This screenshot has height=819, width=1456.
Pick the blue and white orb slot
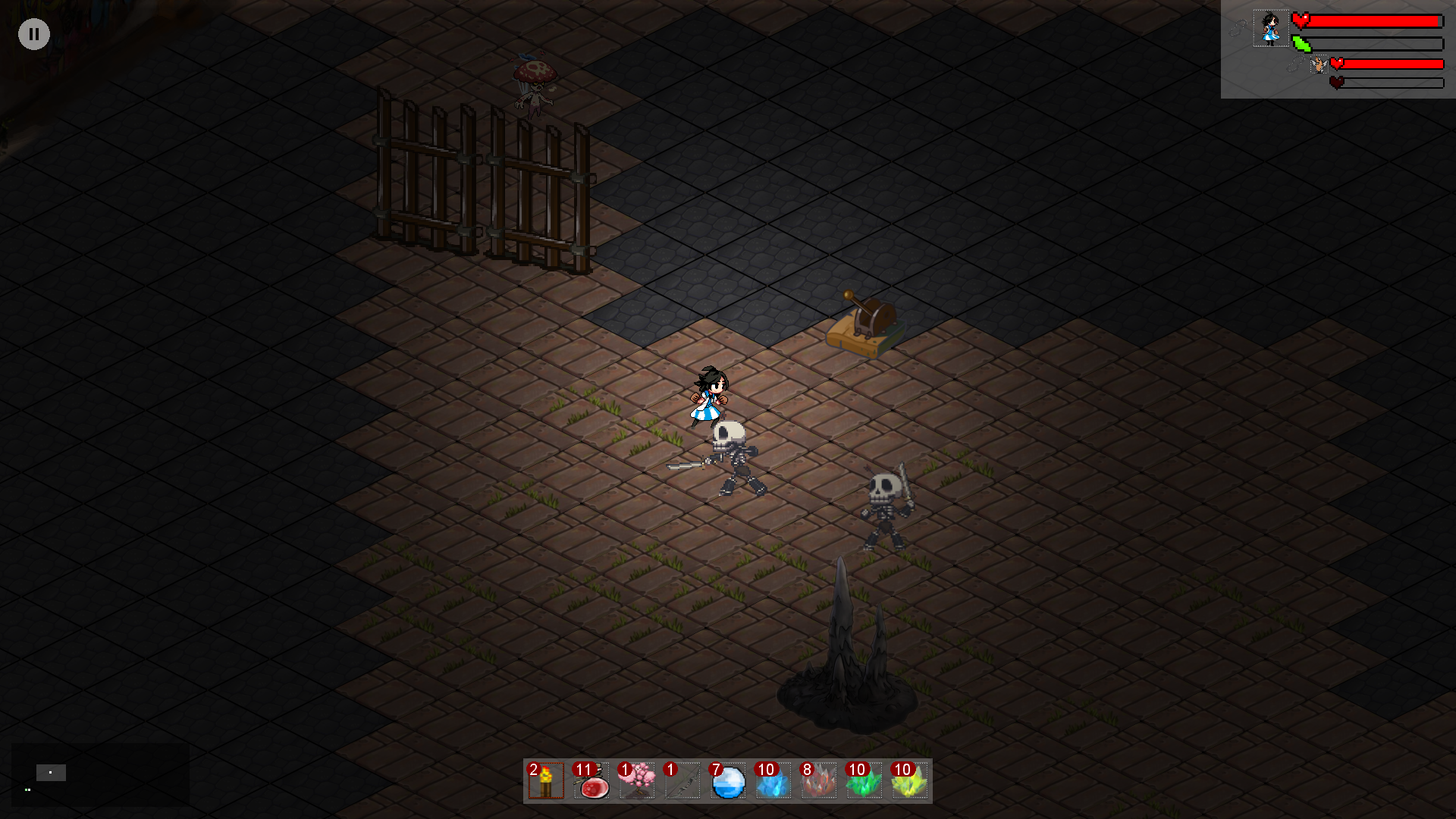point(728,781)
